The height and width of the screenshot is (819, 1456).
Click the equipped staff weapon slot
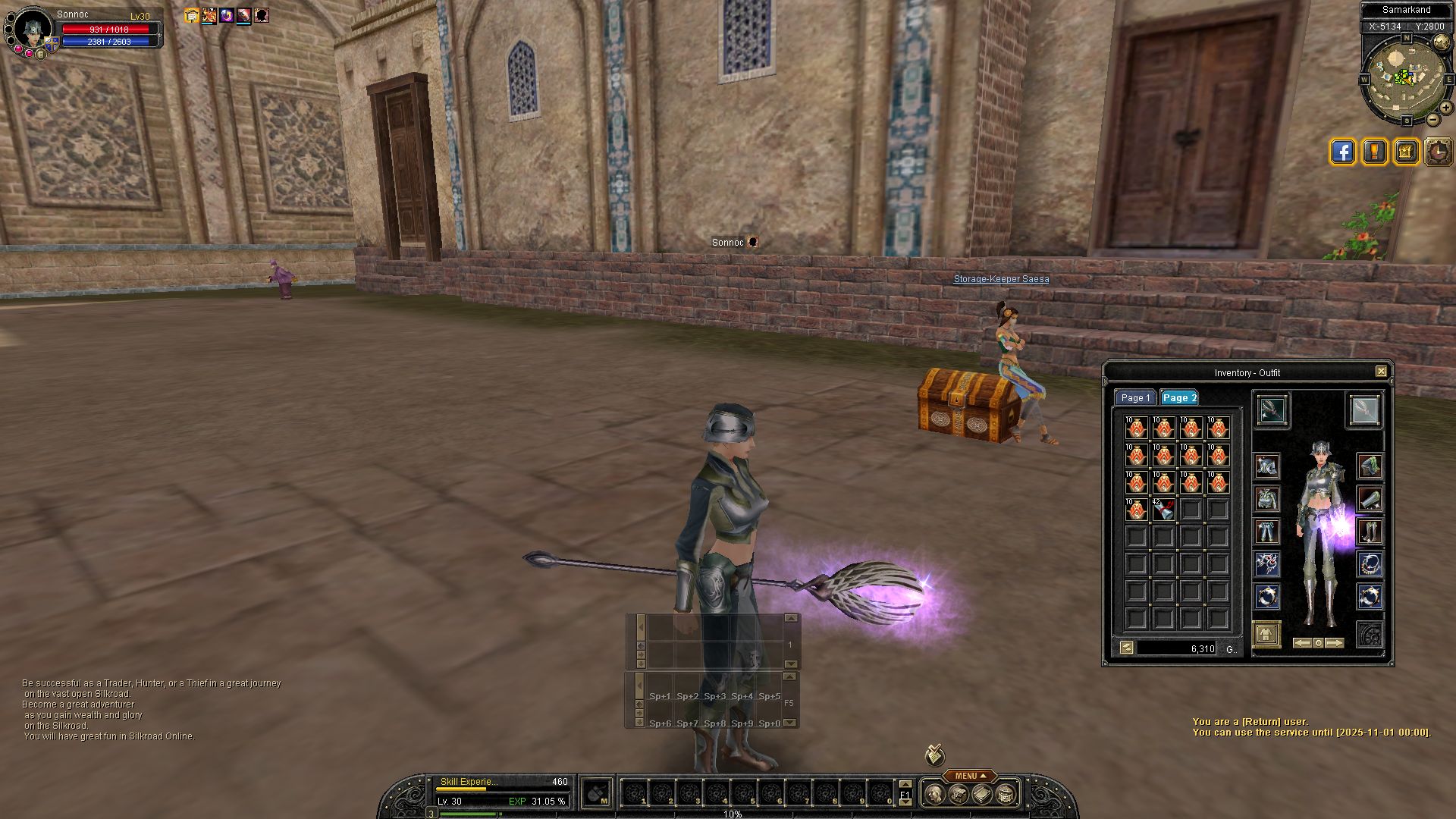(x=1271, y=410)
